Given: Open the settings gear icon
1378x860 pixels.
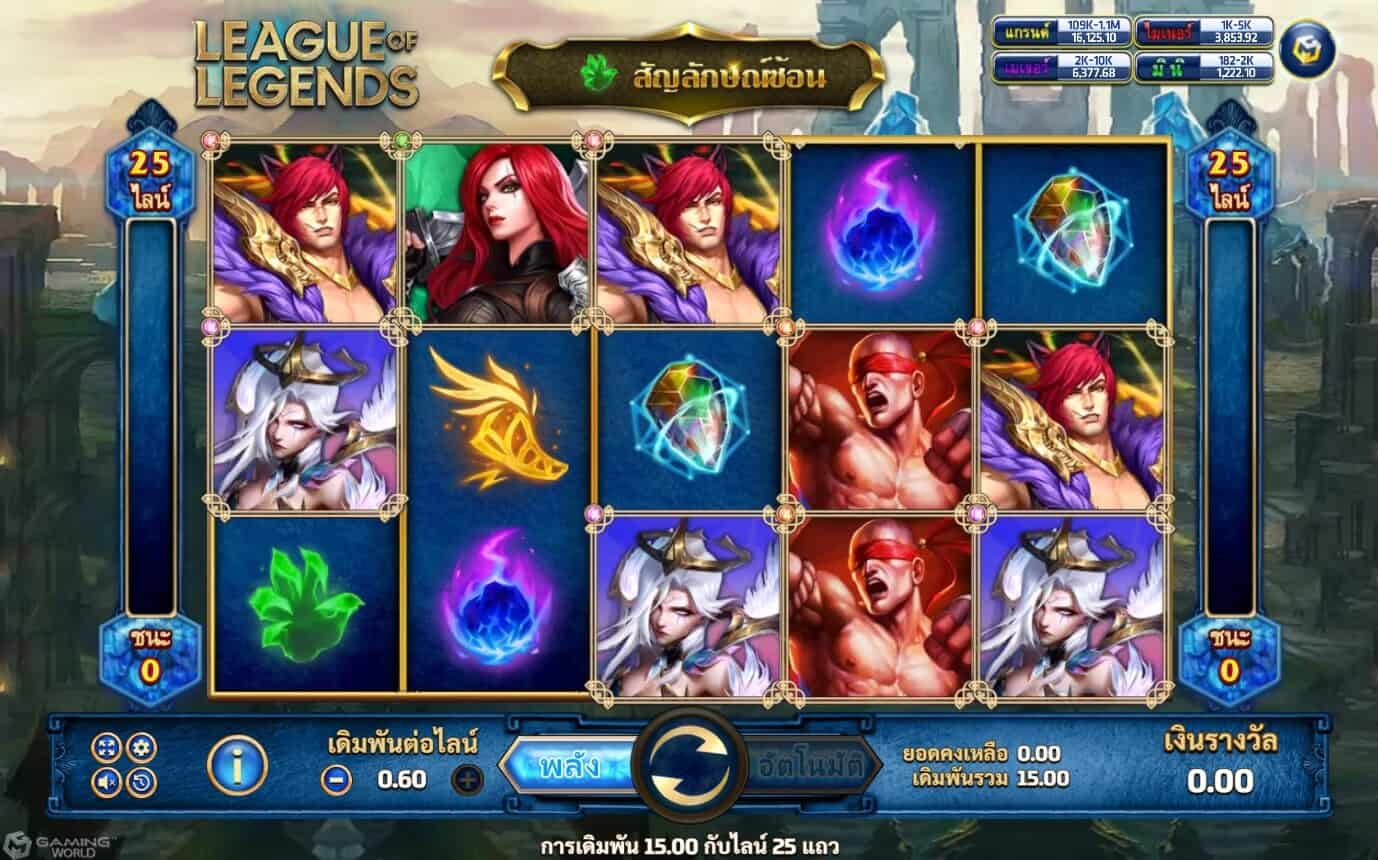Looking at the screenshot, I should coord(140,747).
